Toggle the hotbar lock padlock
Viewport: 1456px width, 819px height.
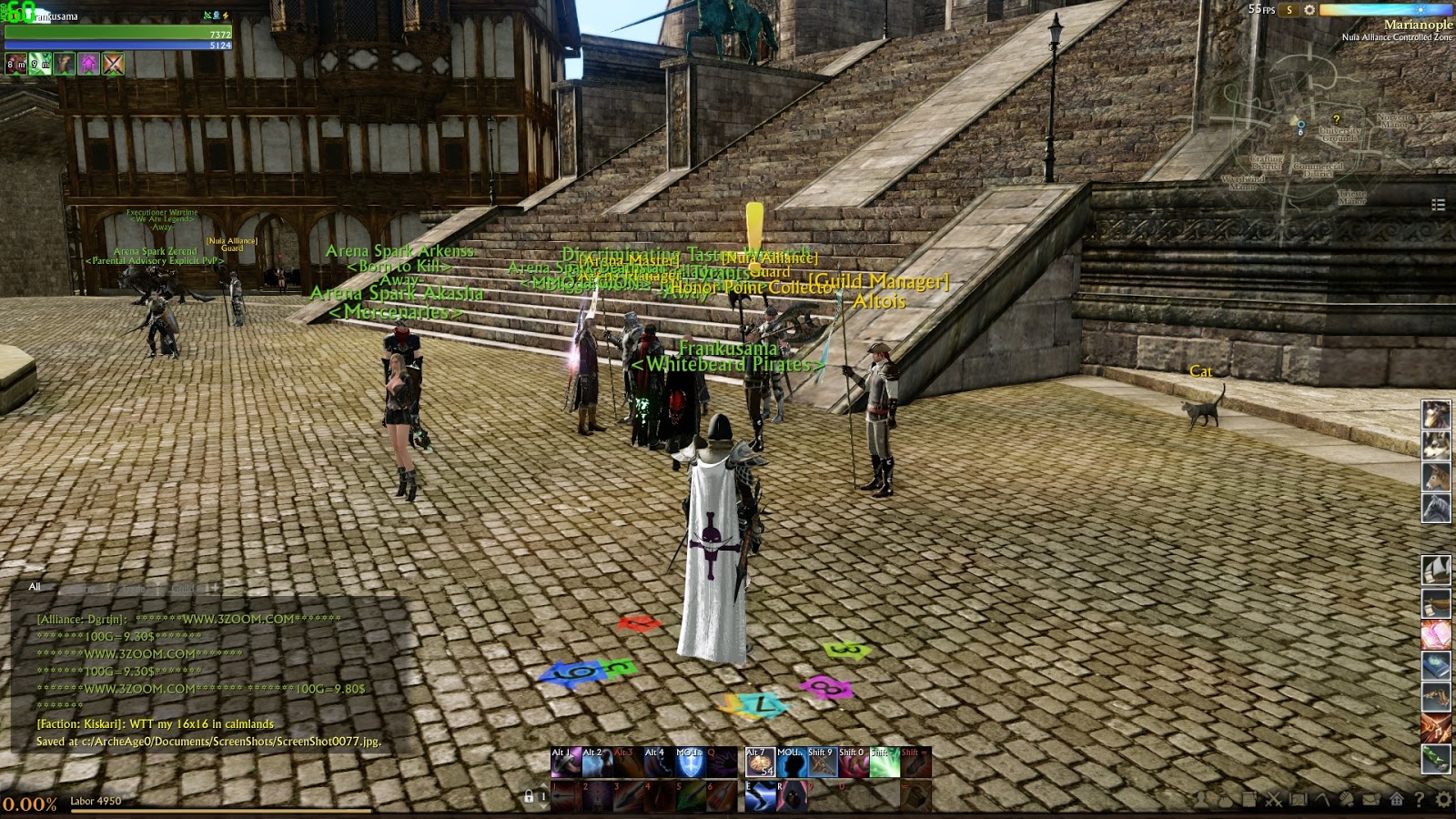coord(530,797)
